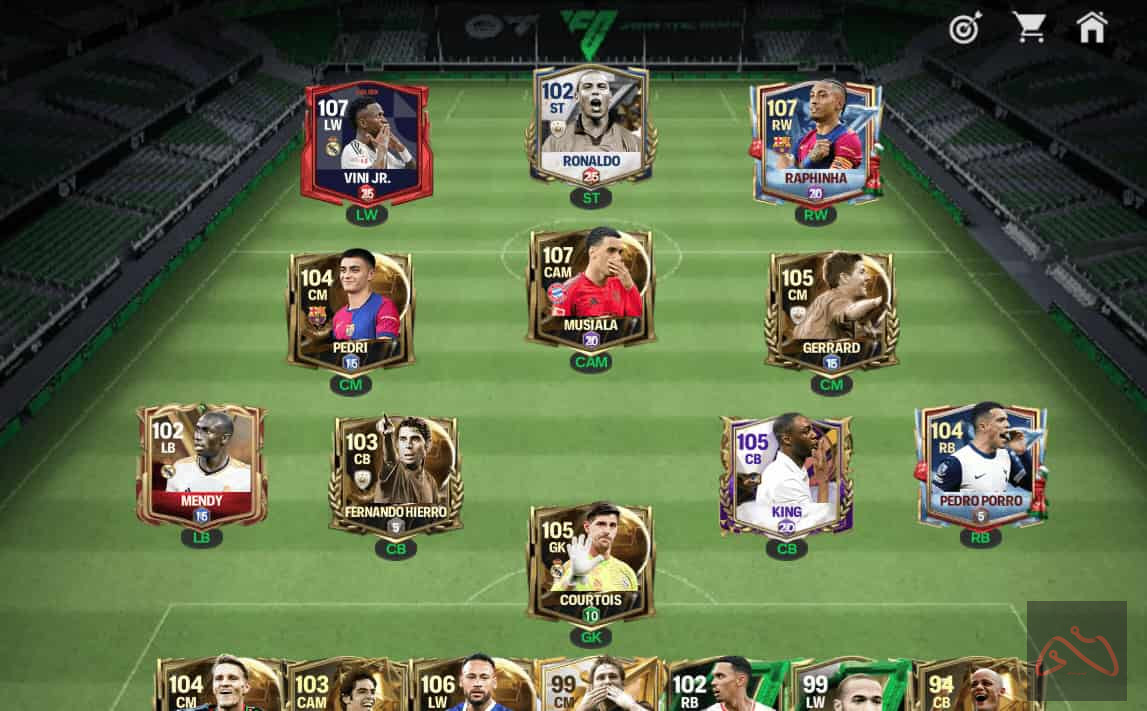Select the Vini Jr. left wing card
1147x711 pixels.
(x=366, y=140)
